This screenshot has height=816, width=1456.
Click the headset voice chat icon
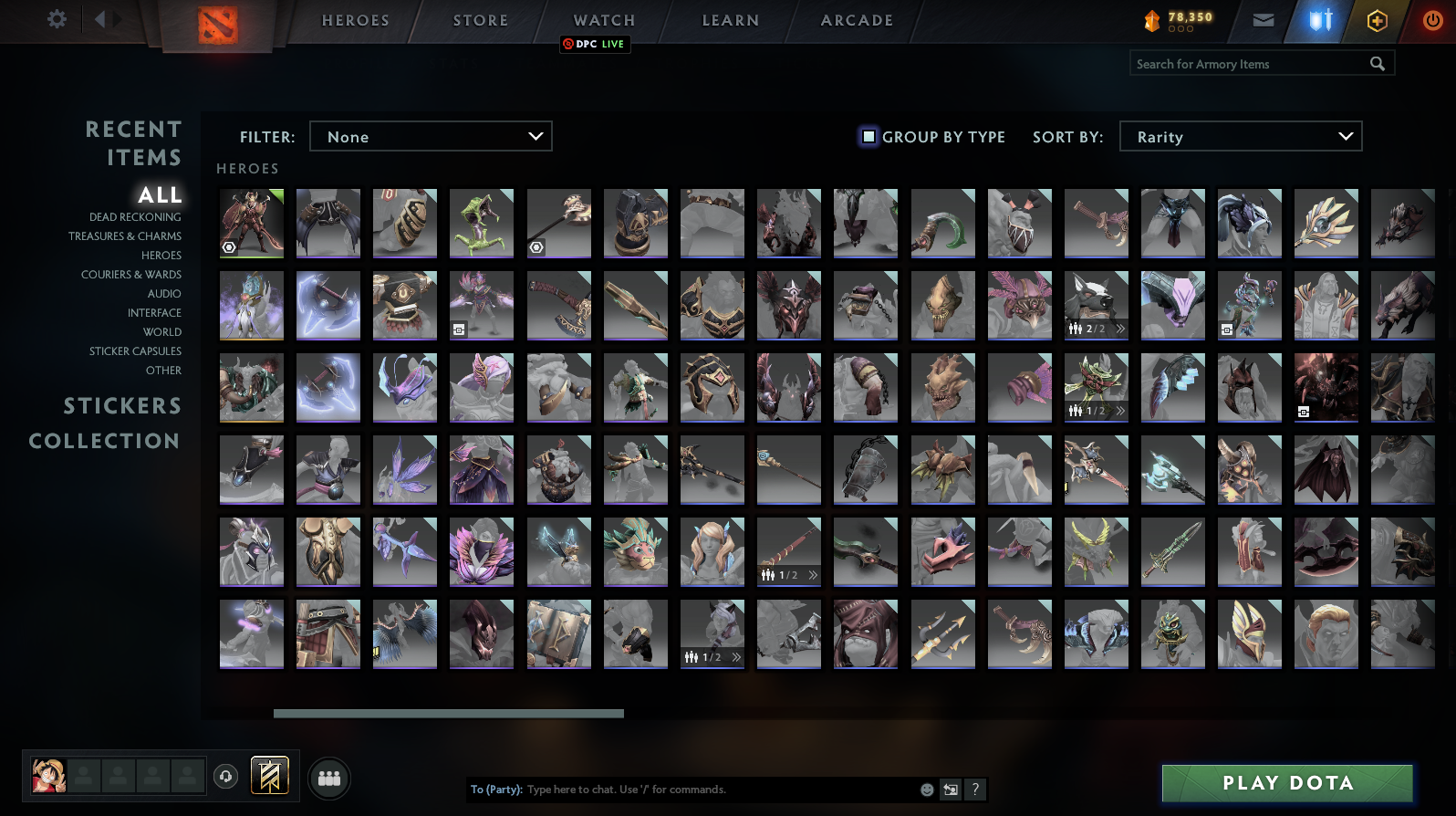[224, 778]
